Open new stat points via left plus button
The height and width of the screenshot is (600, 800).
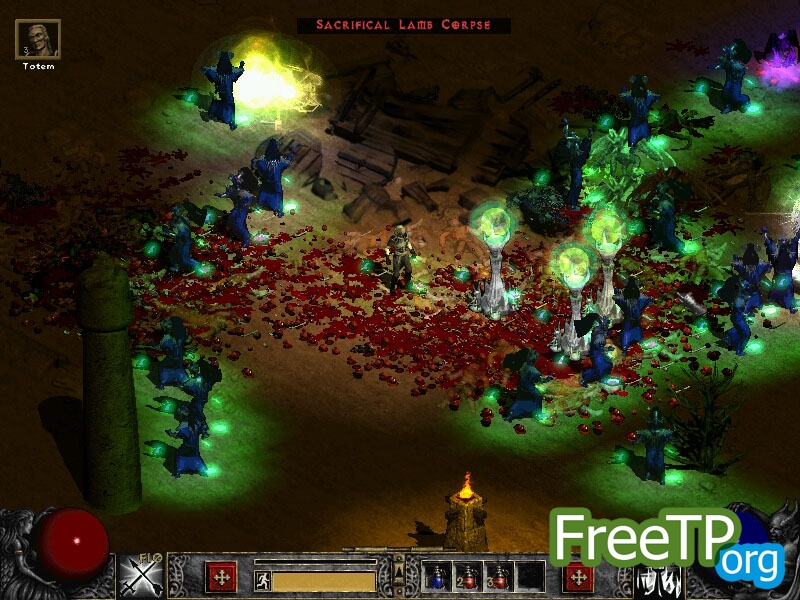click(221, 577)
